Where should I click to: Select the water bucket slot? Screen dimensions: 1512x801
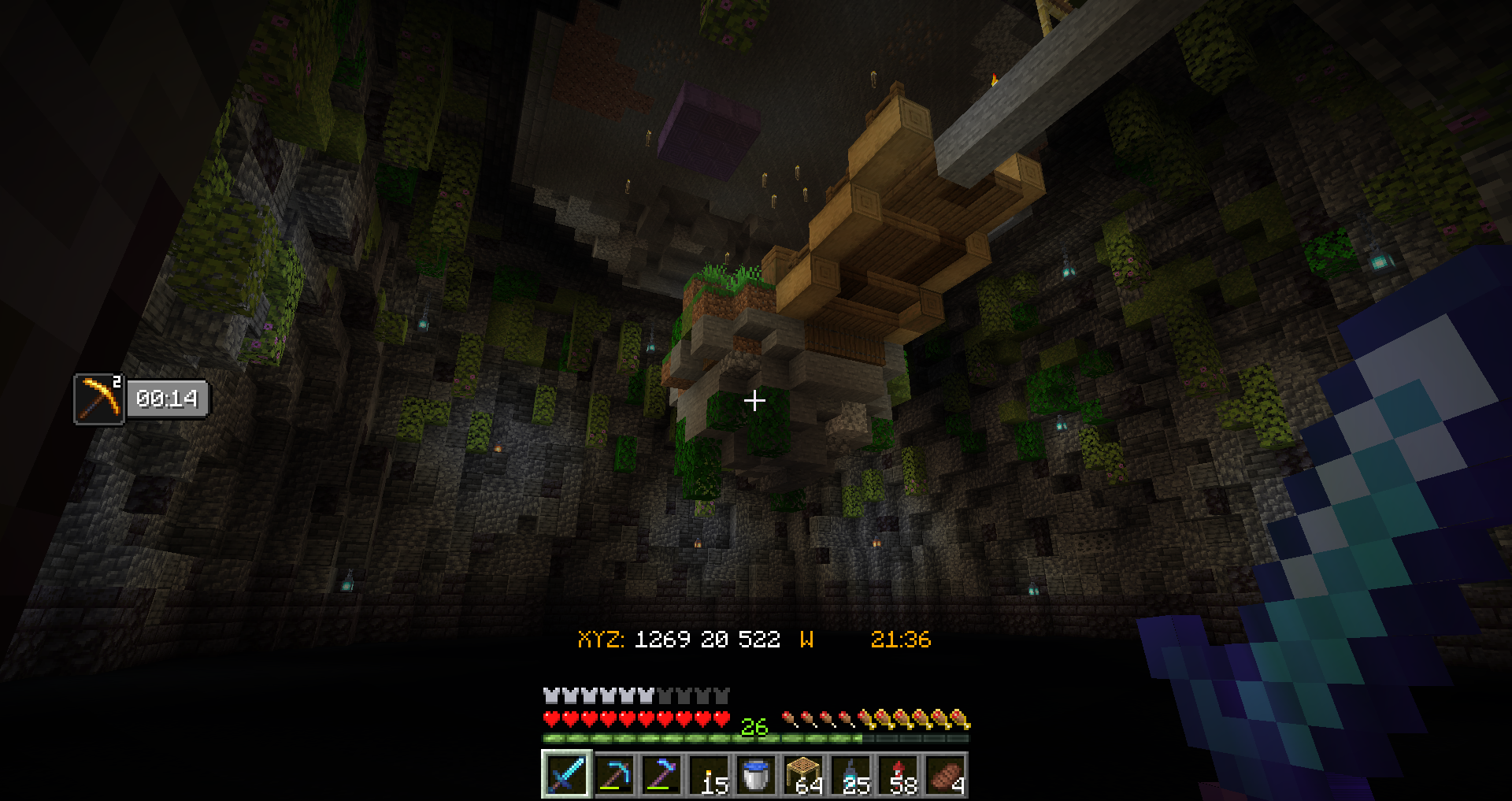[756, 775]
